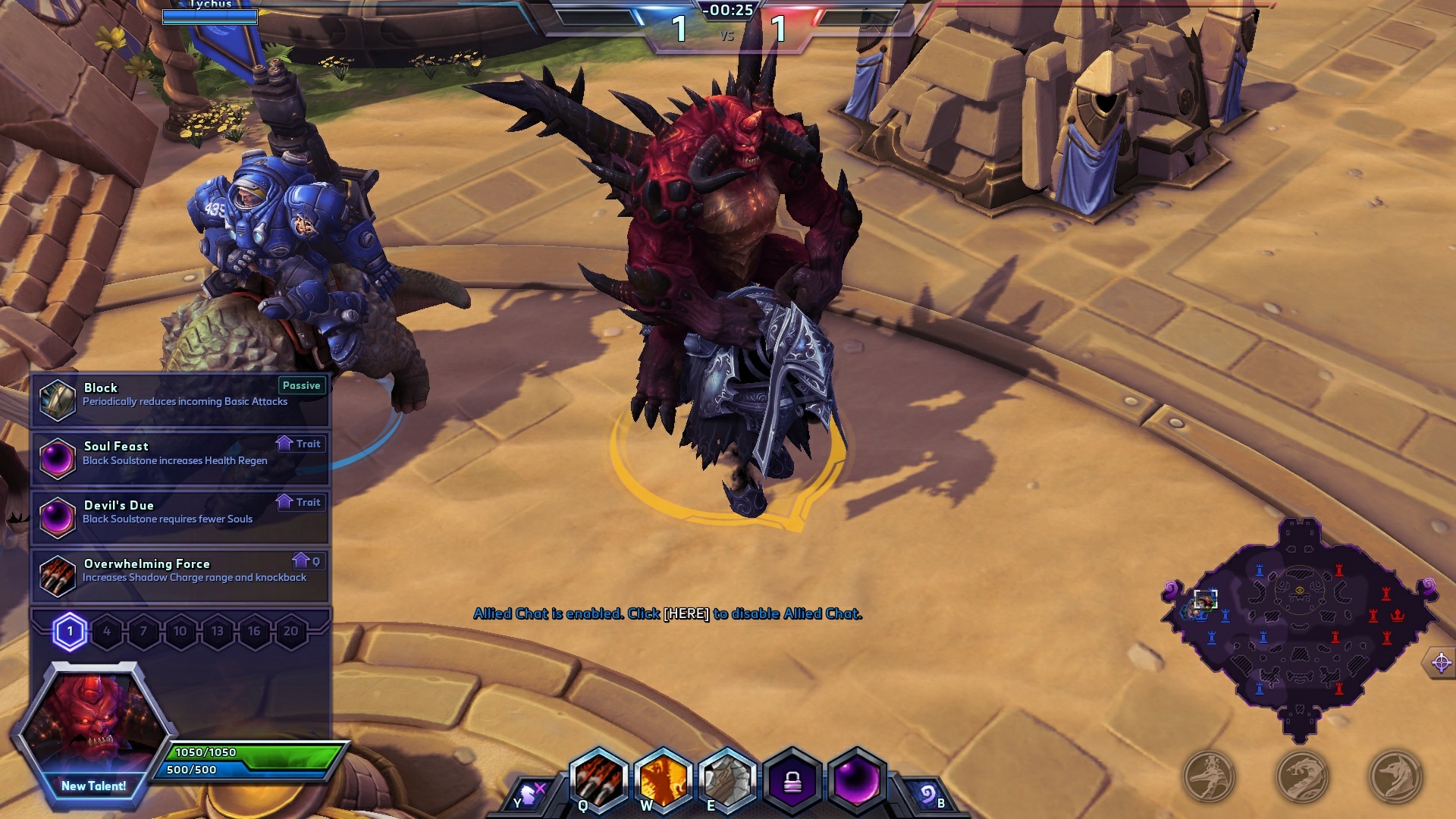Image resolution: width=1456 pixels, height=819 pixels.
Task: Click the HERE link to disable Allied Chat
Action: (x=686, y=613)
